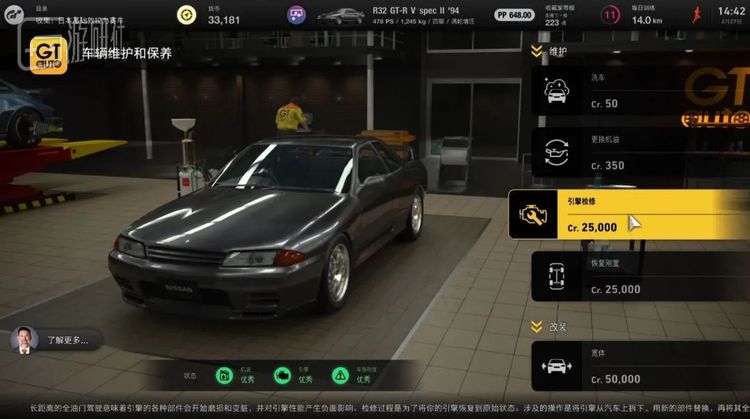This screenshot has width=750, height=419.
Task: Open the collector level 11 badge
Action: point(610,15)
